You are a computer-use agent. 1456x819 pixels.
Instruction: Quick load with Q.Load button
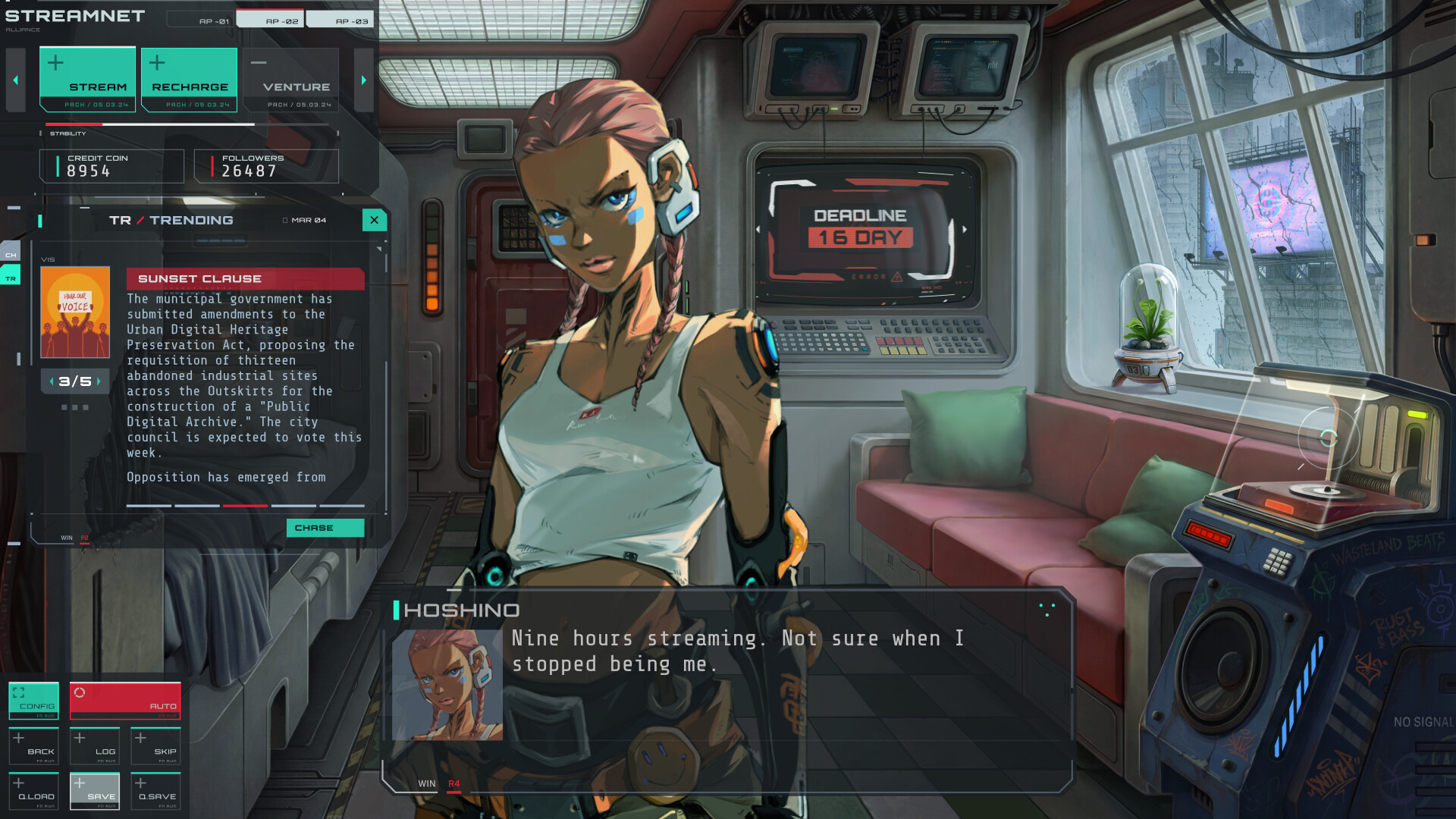click(33, 791)
